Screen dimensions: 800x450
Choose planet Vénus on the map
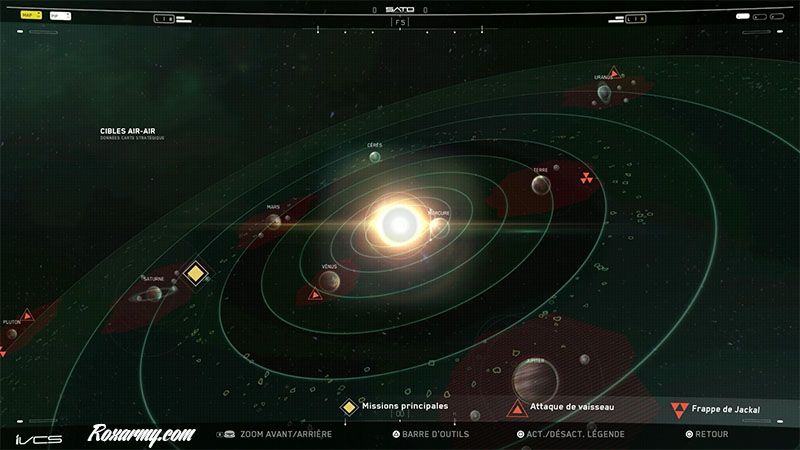click(329, 282)
